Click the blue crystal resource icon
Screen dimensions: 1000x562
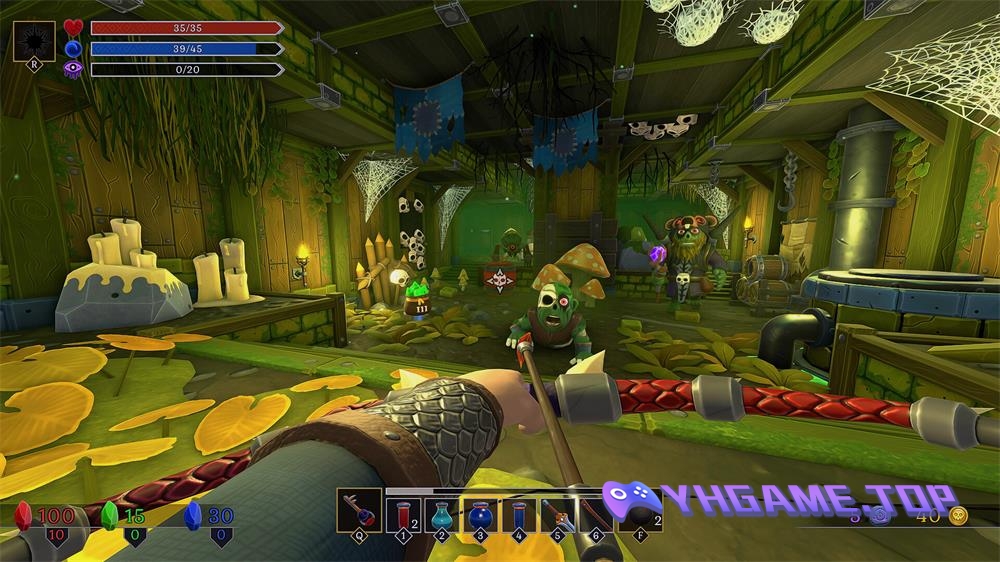click(196, 515)
